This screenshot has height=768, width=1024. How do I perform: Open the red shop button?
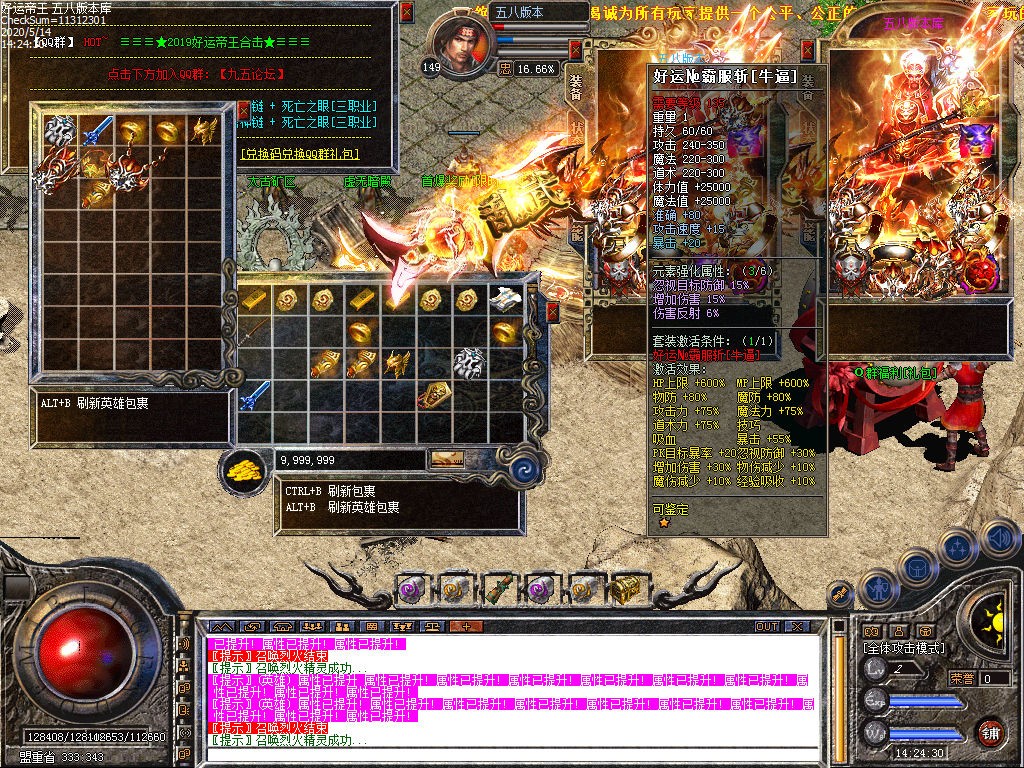[x=990, y=731]
